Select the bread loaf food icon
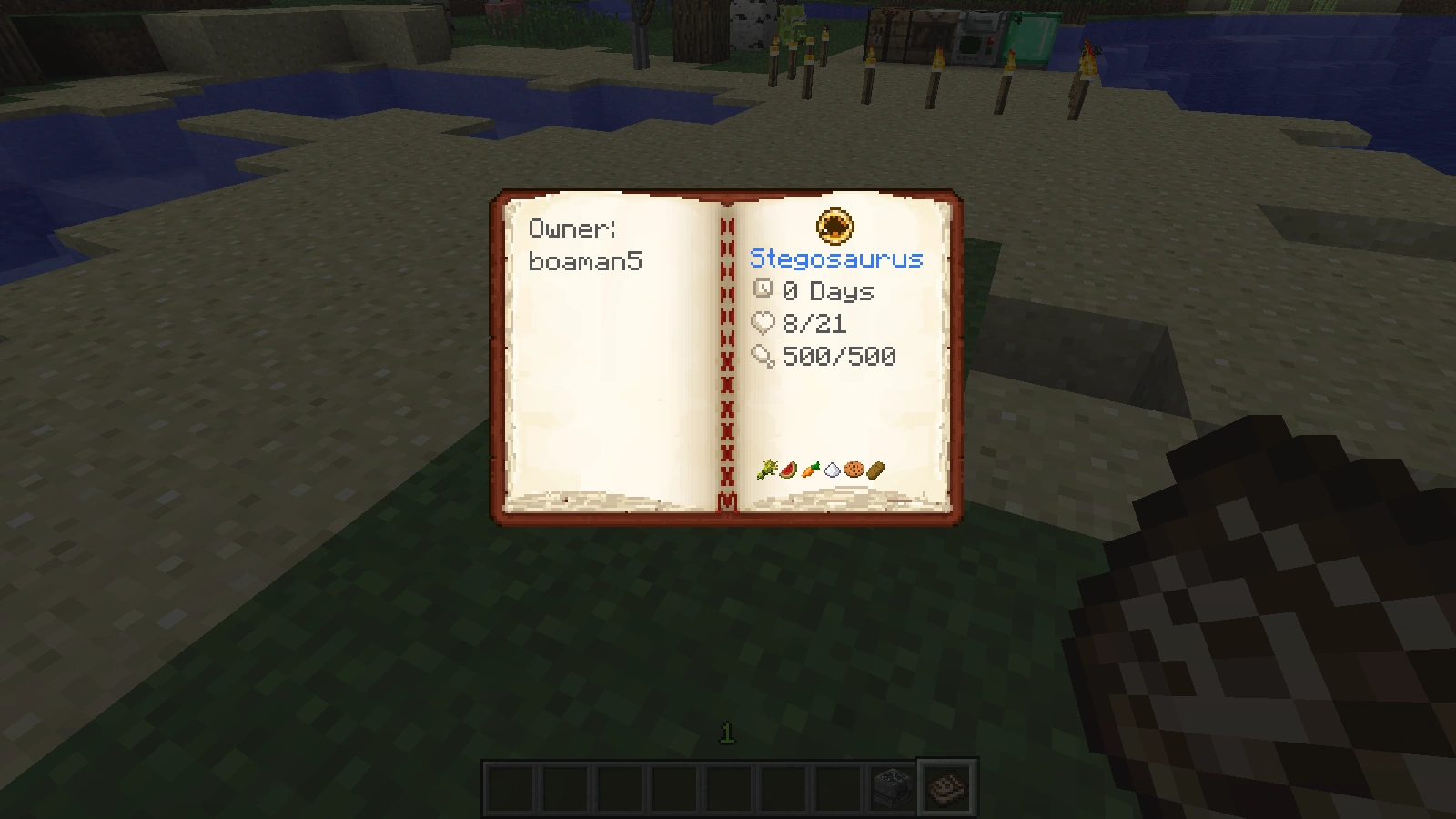The image size is (1456, 819). [875, 470]
